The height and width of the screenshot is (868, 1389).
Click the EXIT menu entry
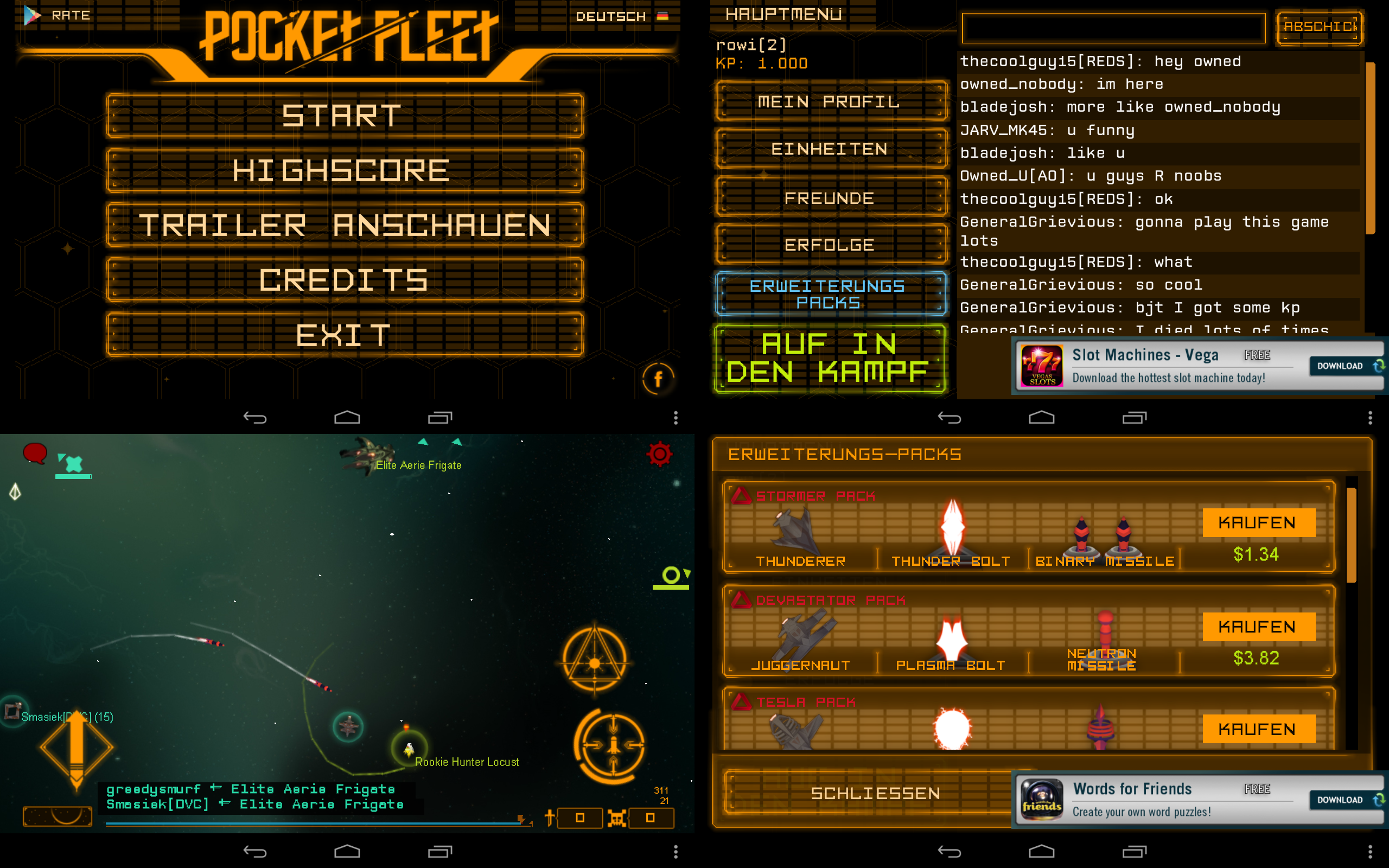[x=345, y=335]
